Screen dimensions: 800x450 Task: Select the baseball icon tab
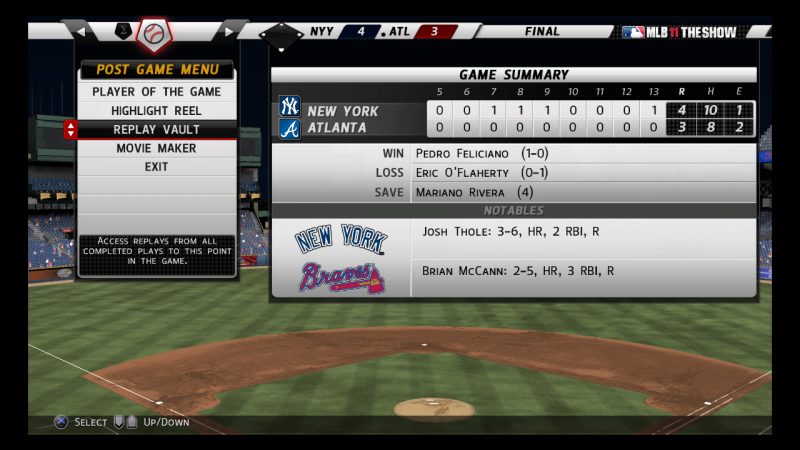point(154,35)
